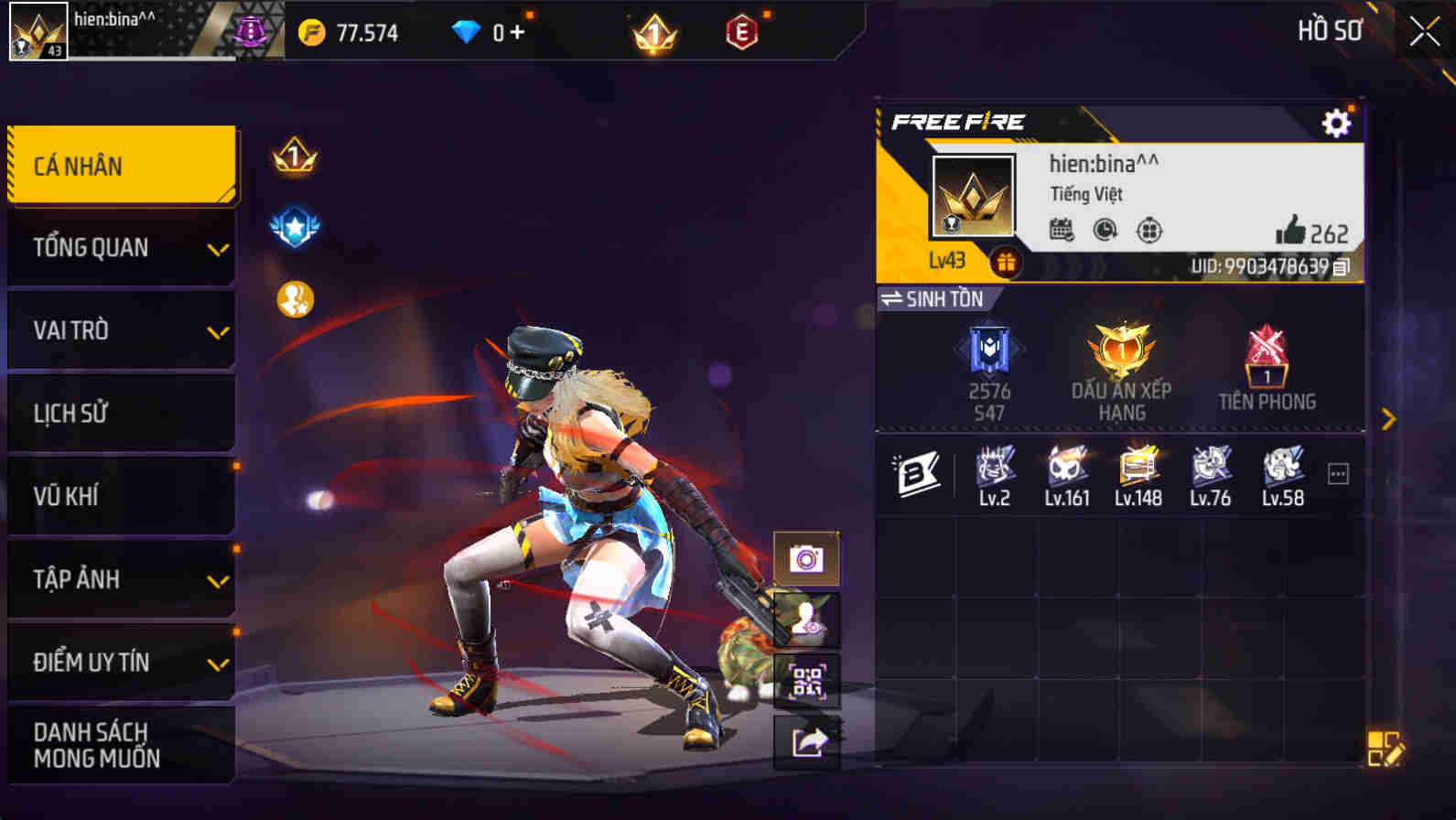Click the QR code profile icon
This screenshot has width=1456, height=820.
click(x=805, y=680)
